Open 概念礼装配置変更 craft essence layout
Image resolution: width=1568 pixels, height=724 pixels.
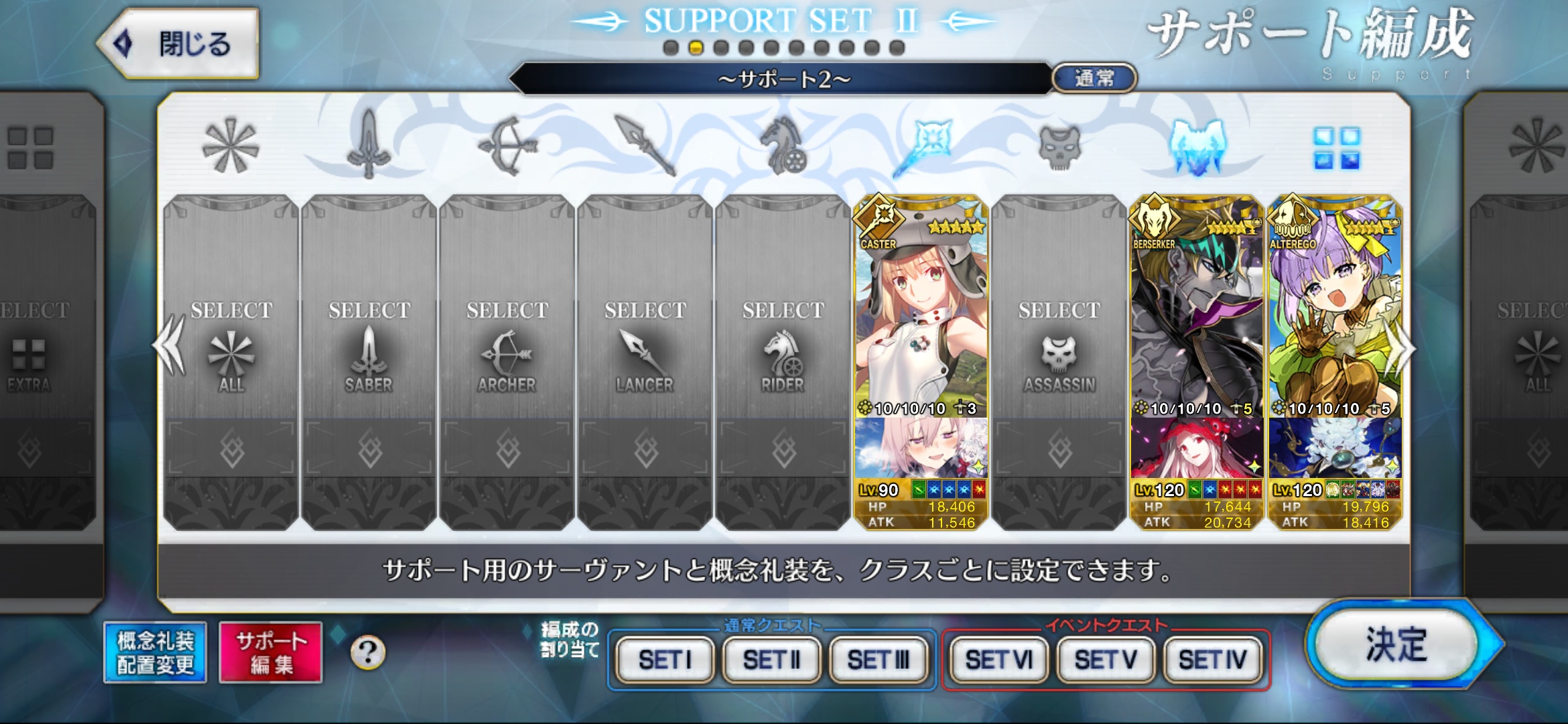pos(155,652)
